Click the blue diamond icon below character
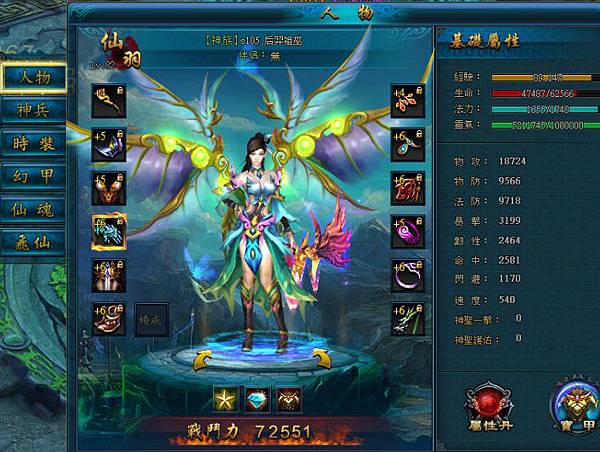Viewport: 600px width, 452px height. pyautogui.click(x=258, y=398)
